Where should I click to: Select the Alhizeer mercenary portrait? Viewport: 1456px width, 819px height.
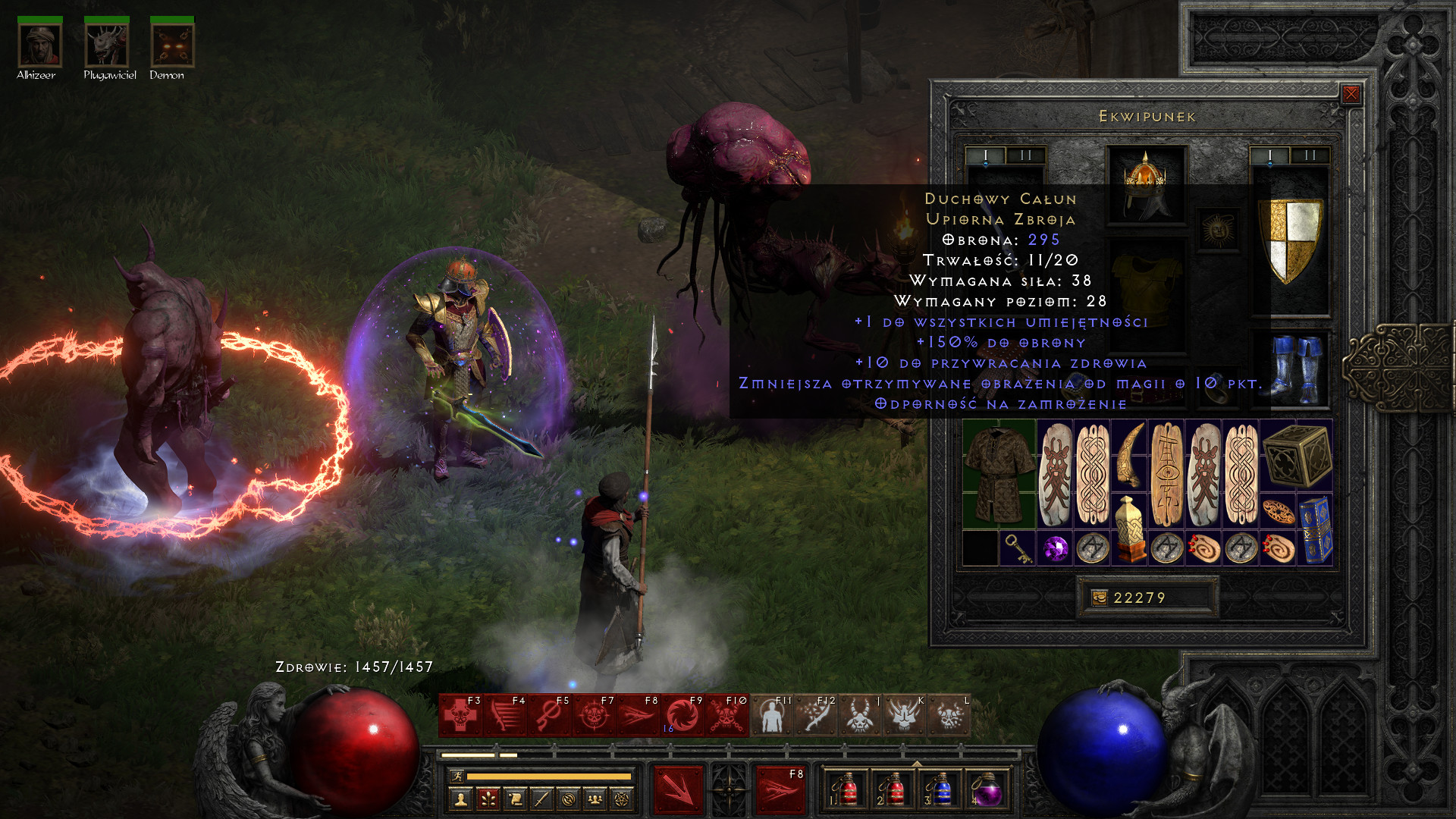pyautogui.click(x=39, y=45)
